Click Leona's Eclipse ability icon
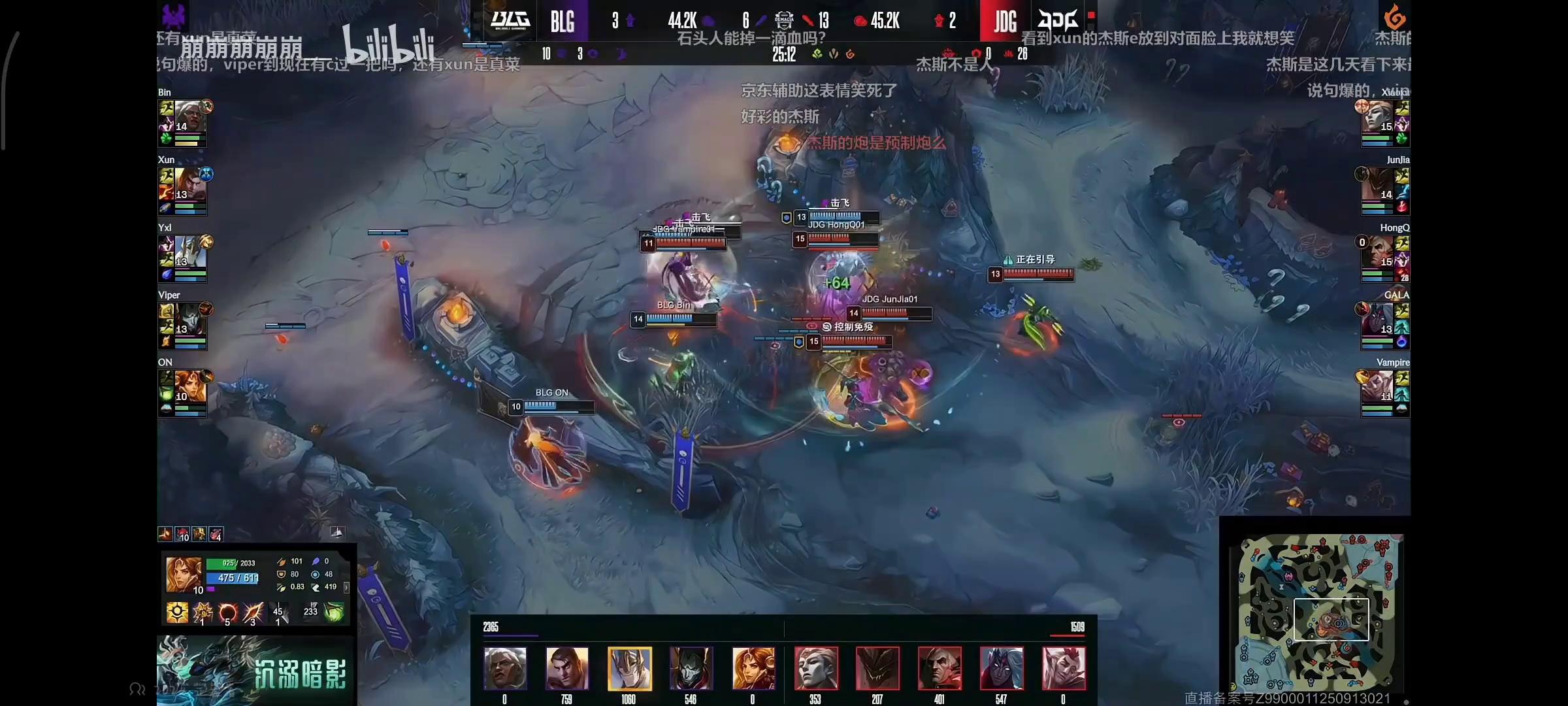 click(x=227, y=613)
